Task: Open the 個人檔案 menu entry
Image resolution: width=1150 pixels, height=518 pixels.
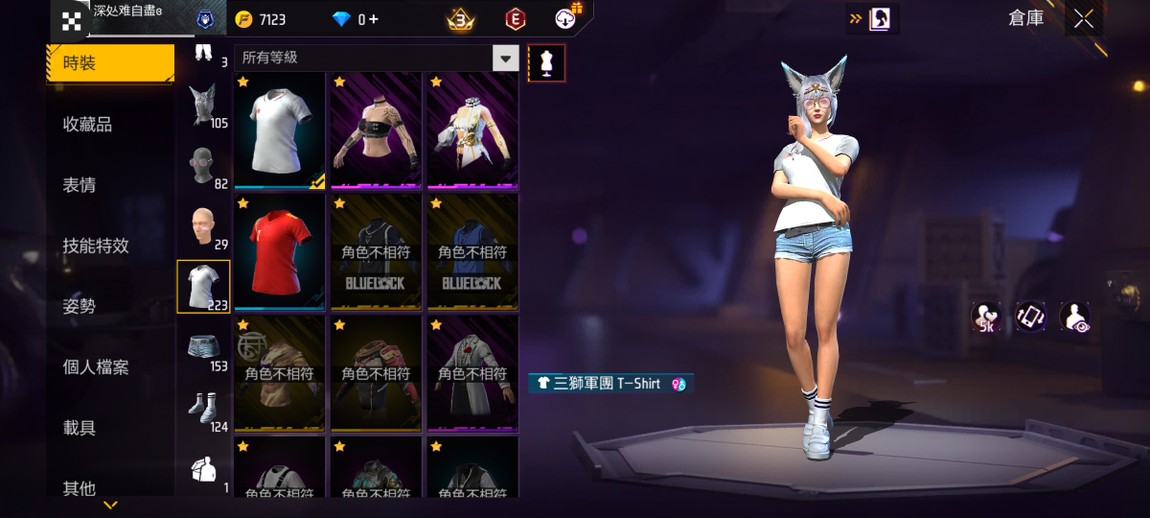Action: tap(96, 367)
